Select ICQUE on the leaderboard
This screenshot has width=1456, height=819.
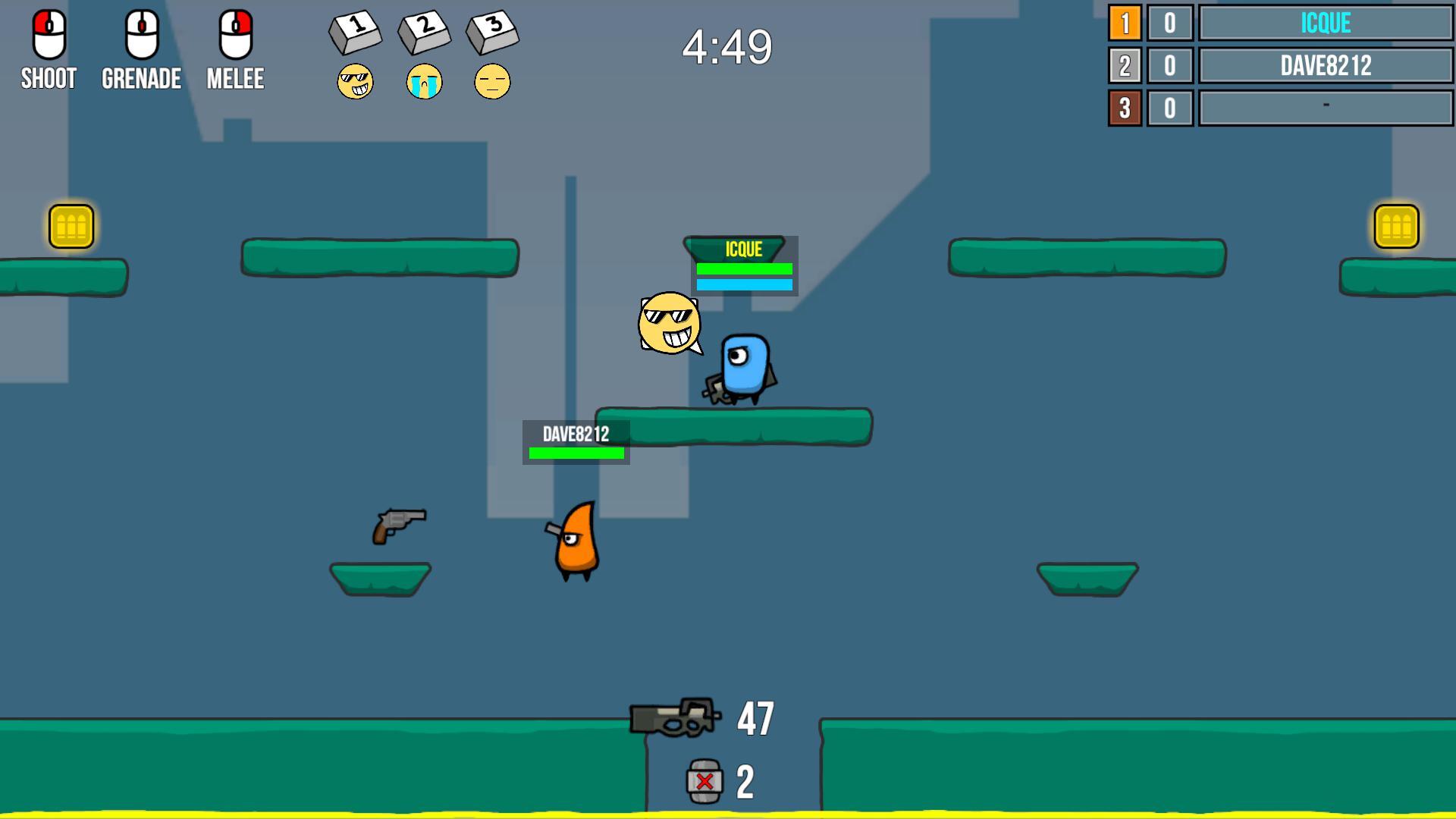[x=1325, y=24]
